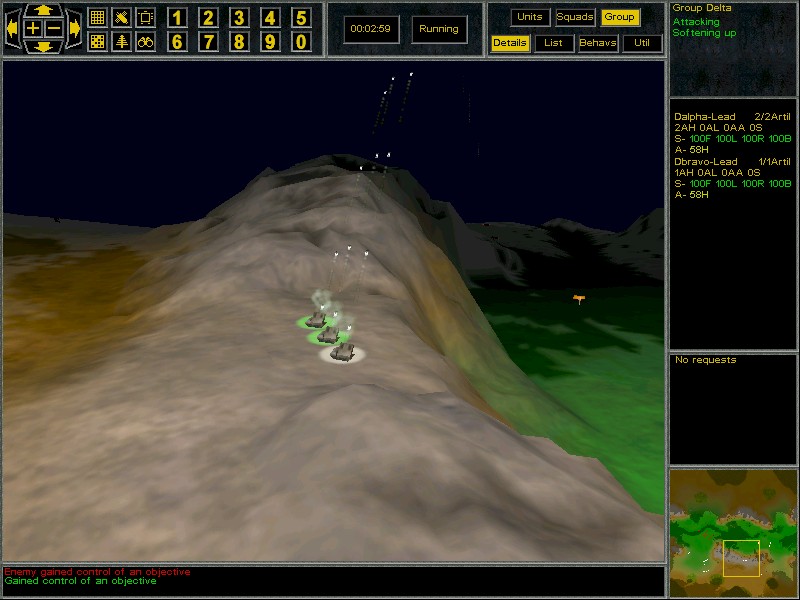Toggle the tree display icon
800x600 pixels.
(x=121, y=42)
